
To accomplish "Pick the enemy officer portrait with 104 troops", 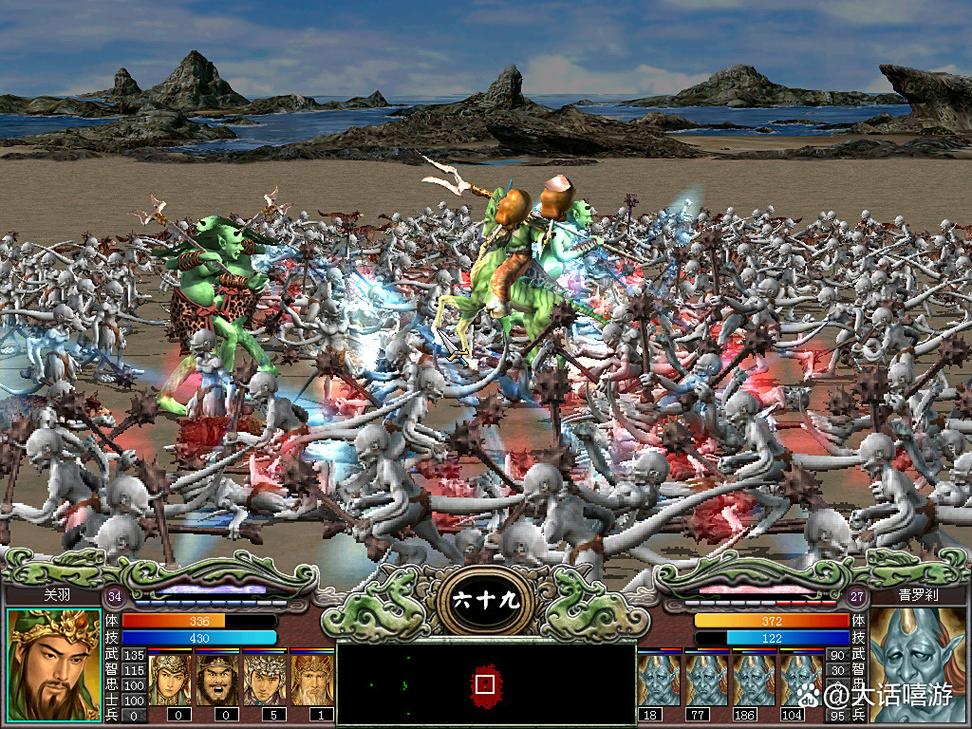I will [x=801, y=680].
